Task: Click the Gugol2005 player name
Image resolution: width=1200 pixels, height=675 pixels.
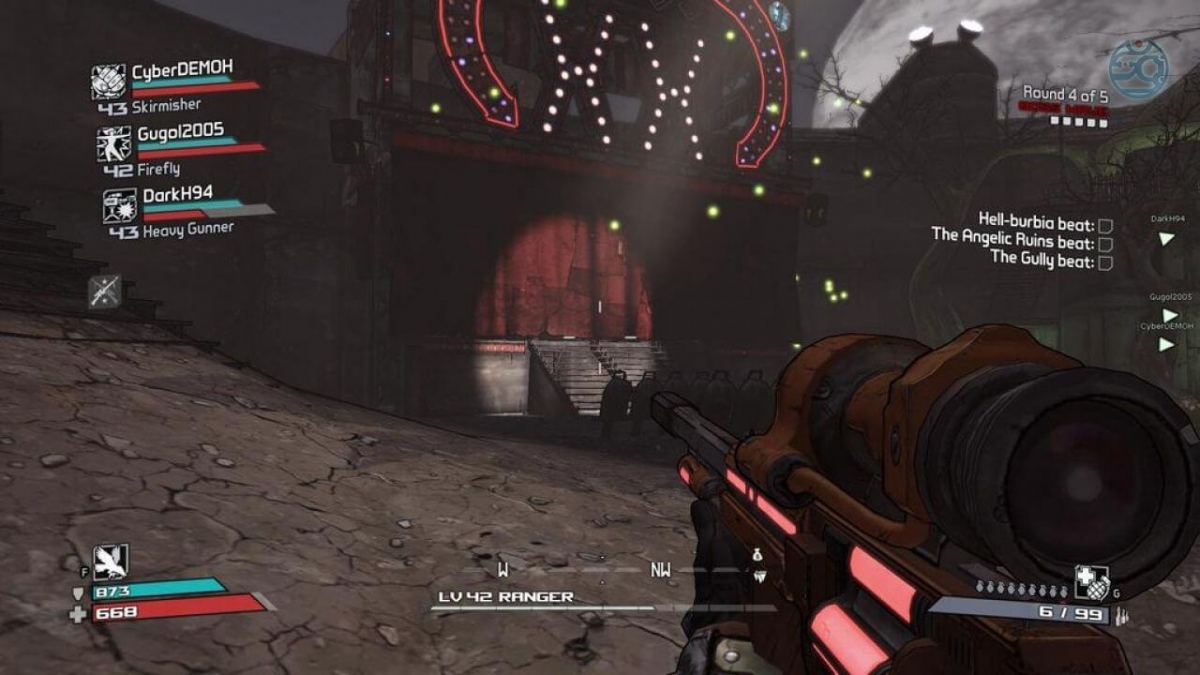Action: [180, 131]
